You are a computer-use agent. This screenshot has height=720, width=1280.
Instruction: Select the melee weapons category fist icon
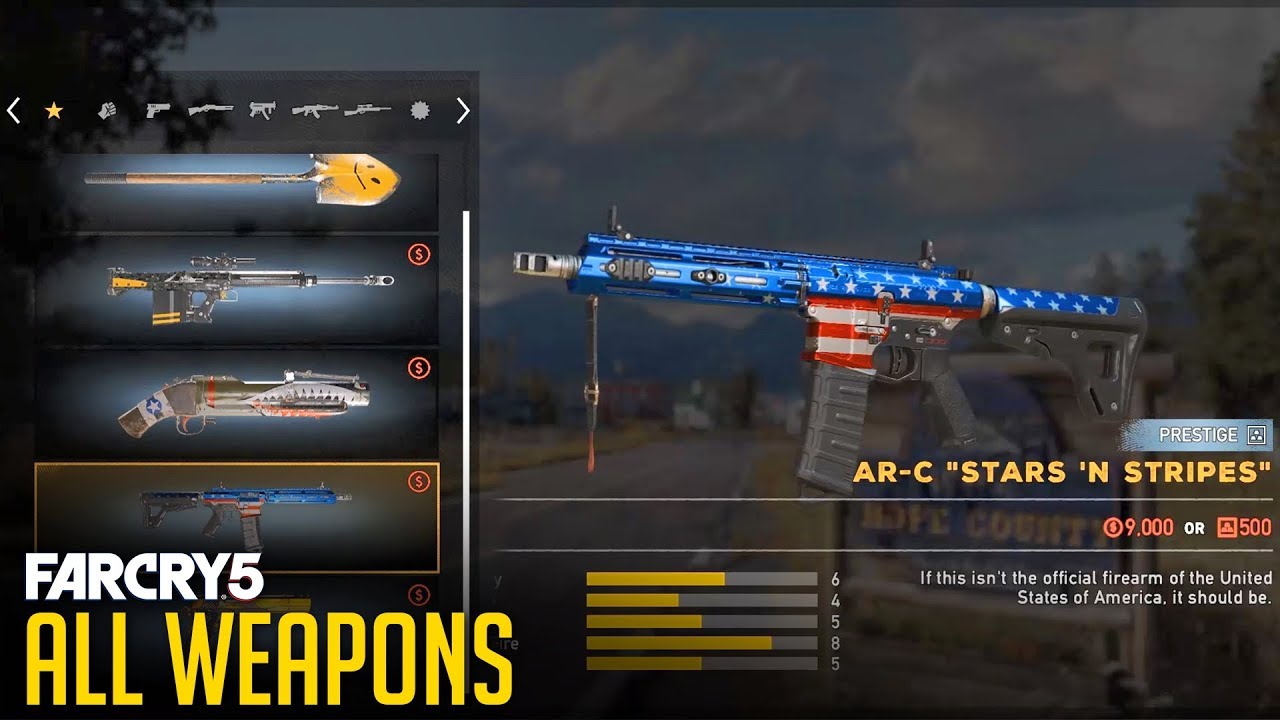pyautogui.click(x=107, y=110)
